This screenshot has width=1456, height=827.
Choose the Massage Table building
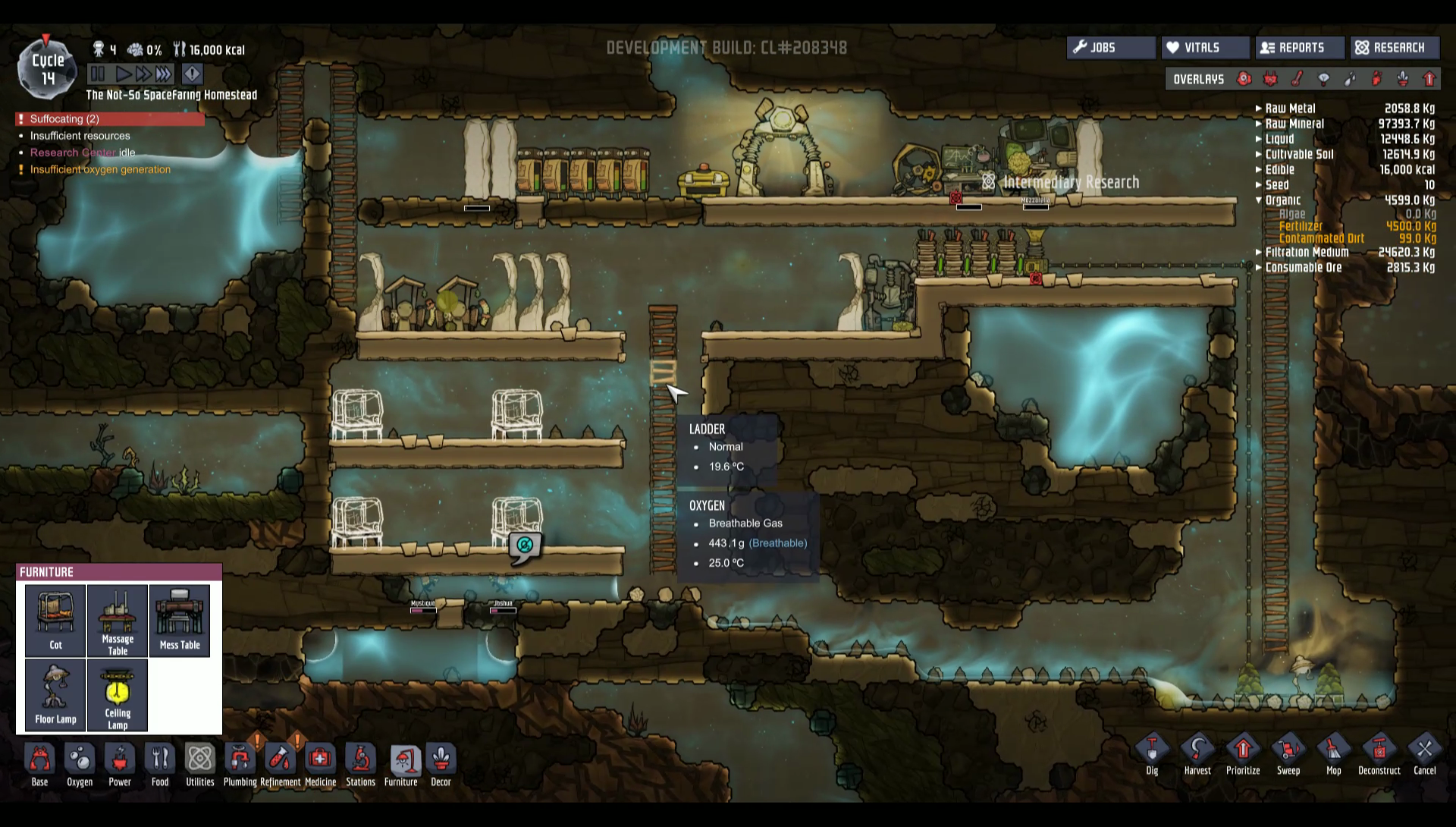tap(118, 620)
